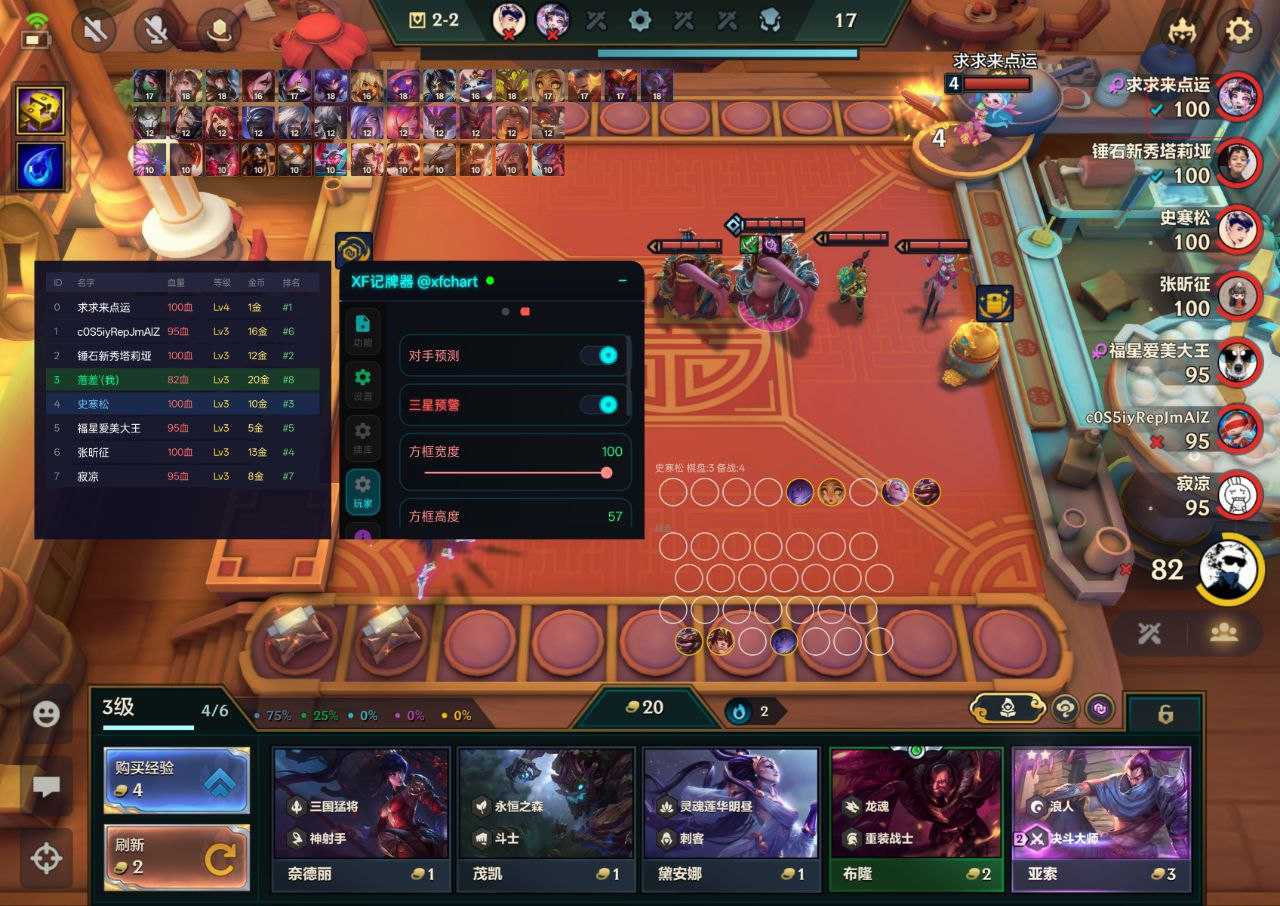Buy the 奈德丽 champion card
Screen dimensions: 1280x906
(360, 818)
